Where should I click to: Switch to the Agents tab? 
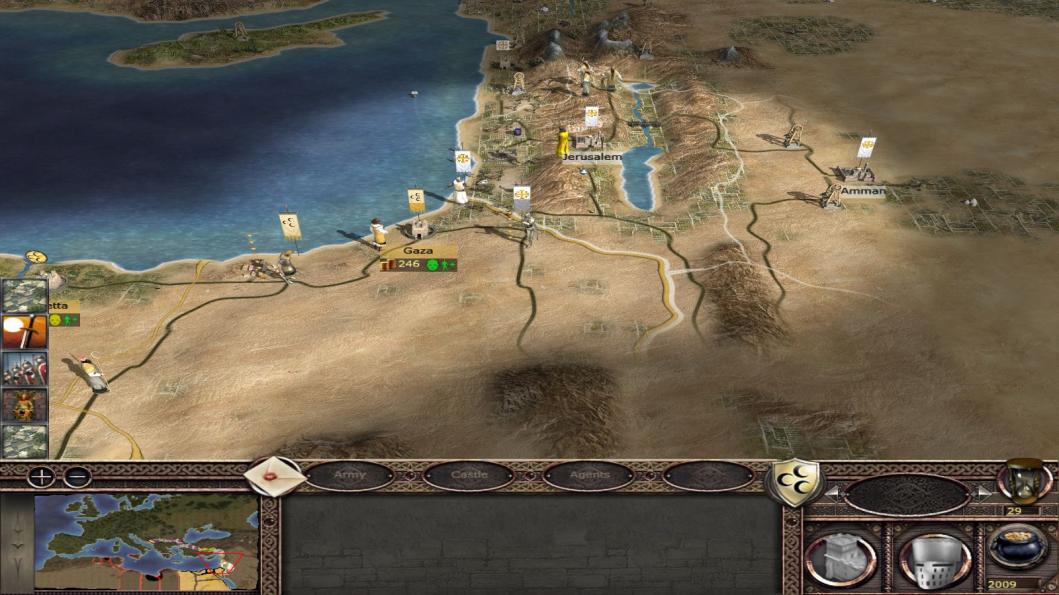(588, 475)
